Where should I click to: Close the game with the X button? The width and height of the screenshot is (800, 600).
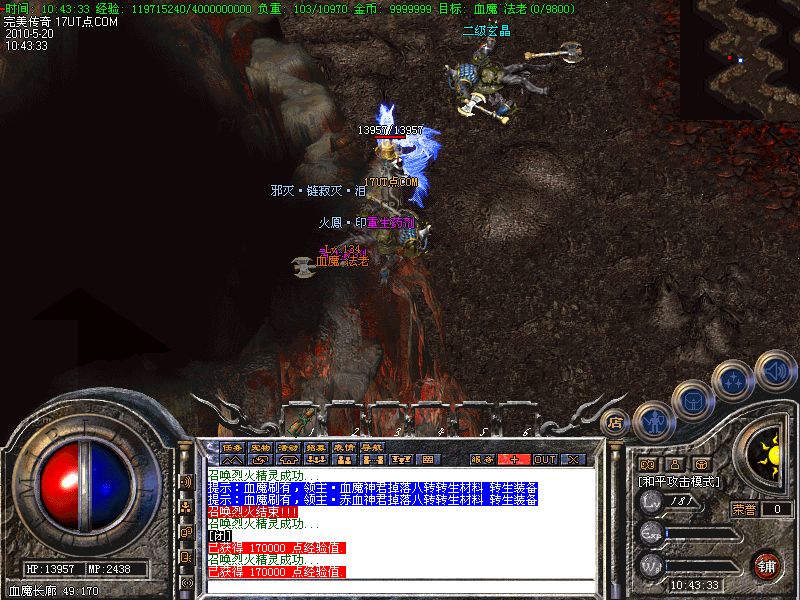coord(573,460)
